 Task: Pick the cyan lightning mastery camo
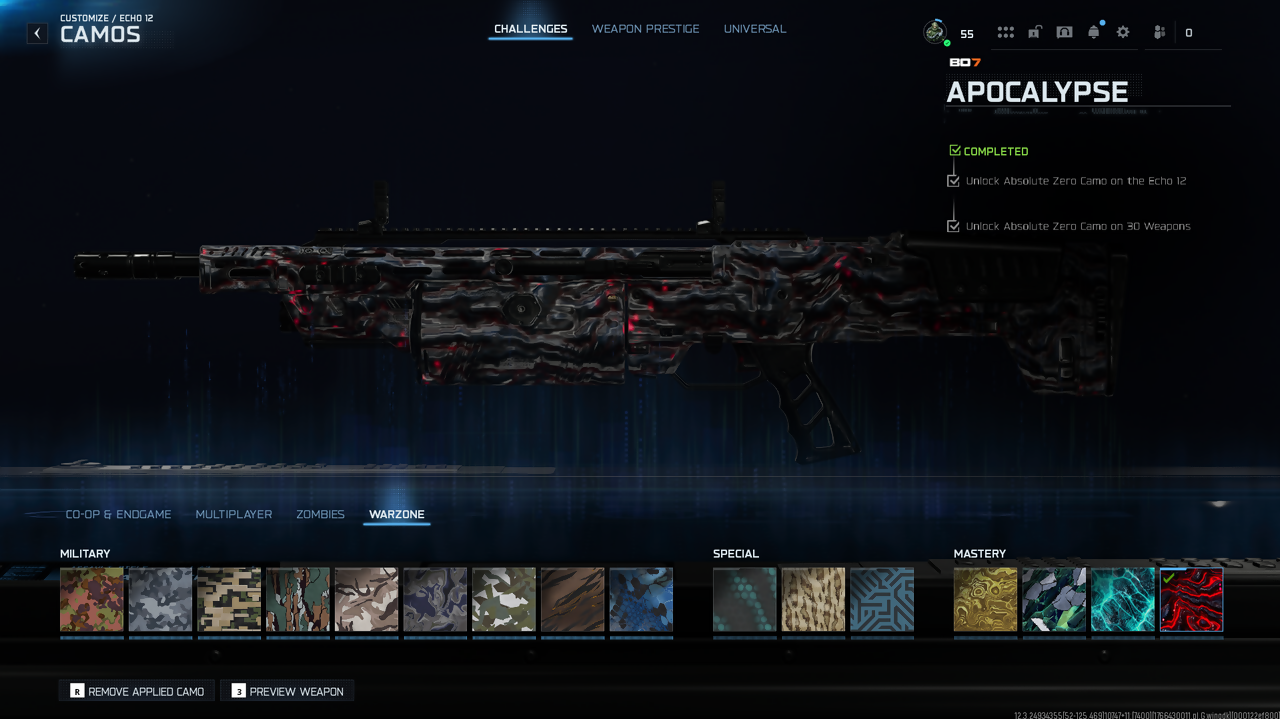coord(1122,600)
